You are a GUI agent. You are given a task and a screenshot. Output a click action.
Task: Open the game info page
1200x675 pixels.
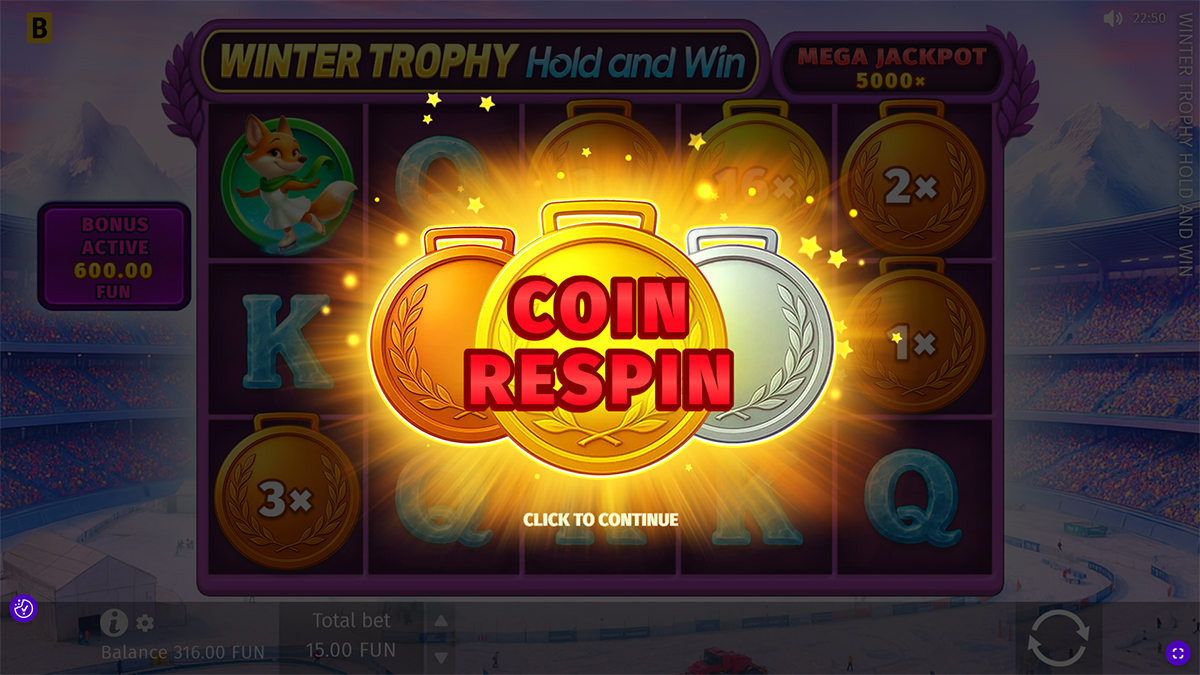pos(113,623)
